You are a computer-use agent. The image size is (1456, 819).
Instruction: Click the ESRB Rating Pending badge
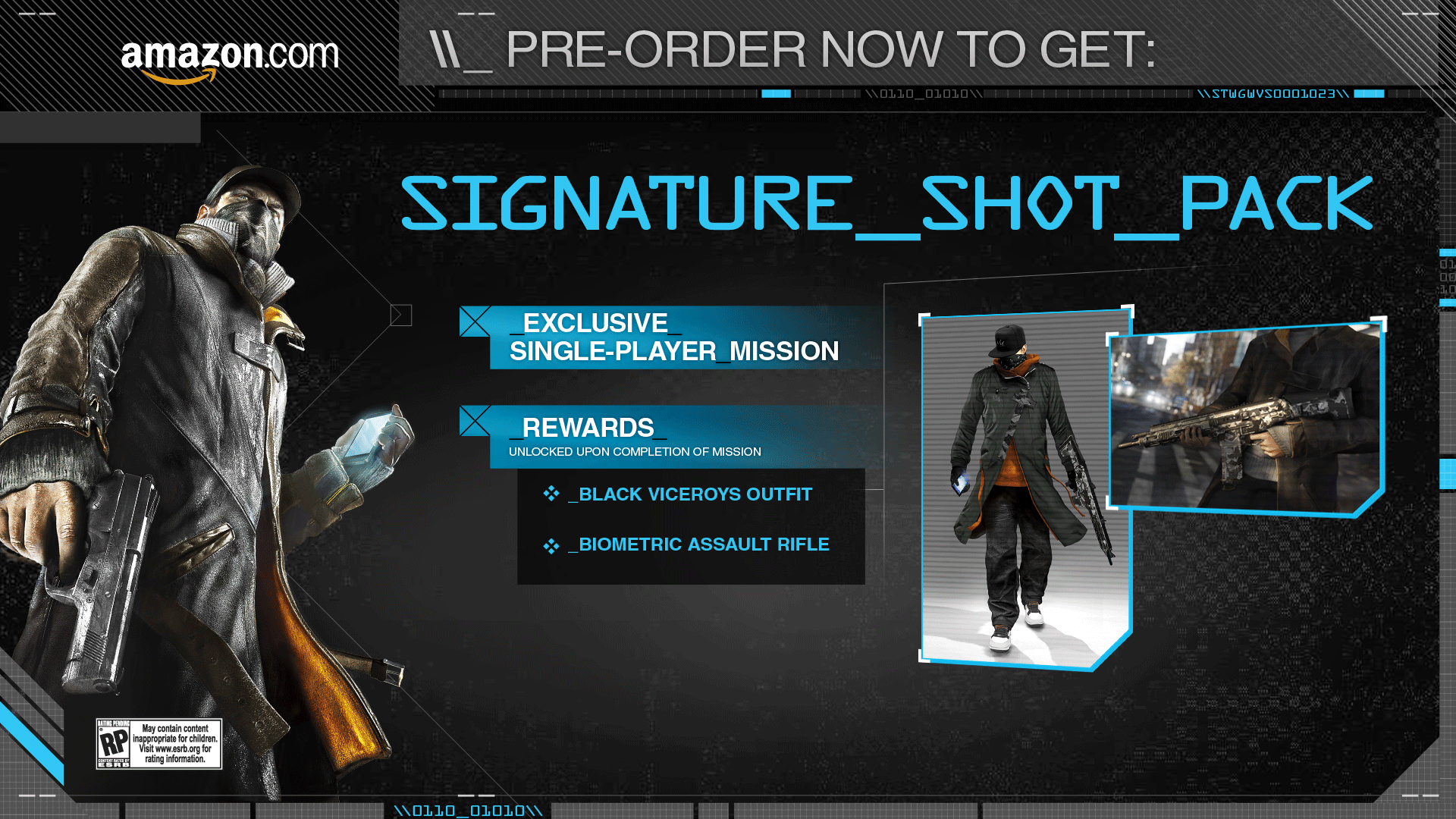(x=158, y=743)
